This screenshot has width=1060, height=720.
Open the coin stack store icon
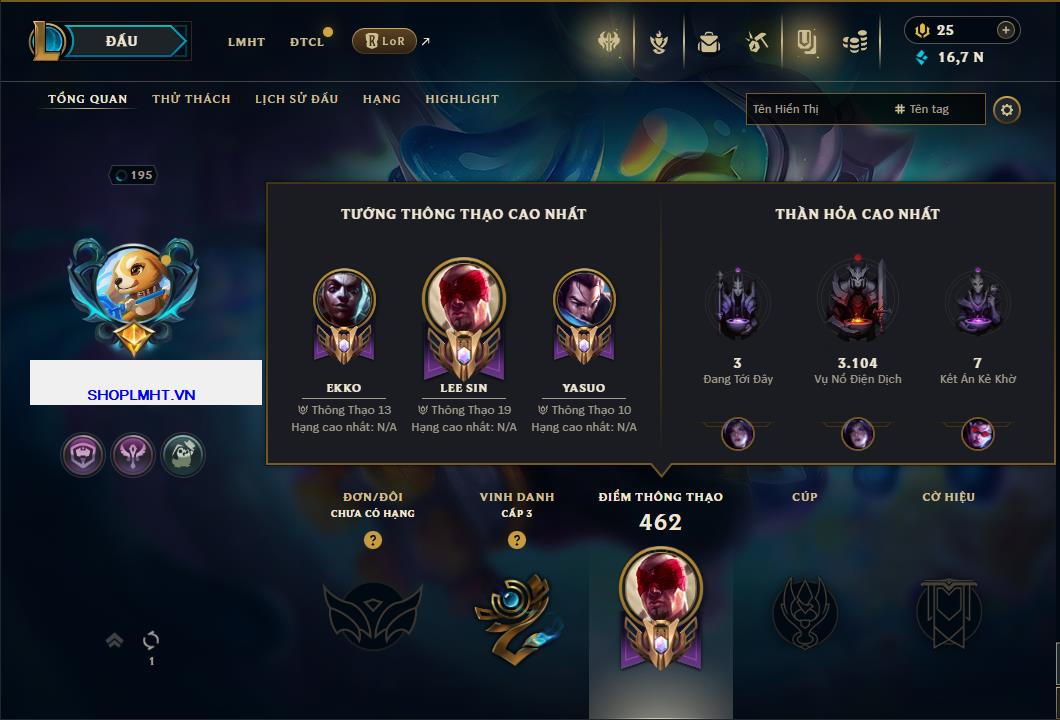pos(853,42)
